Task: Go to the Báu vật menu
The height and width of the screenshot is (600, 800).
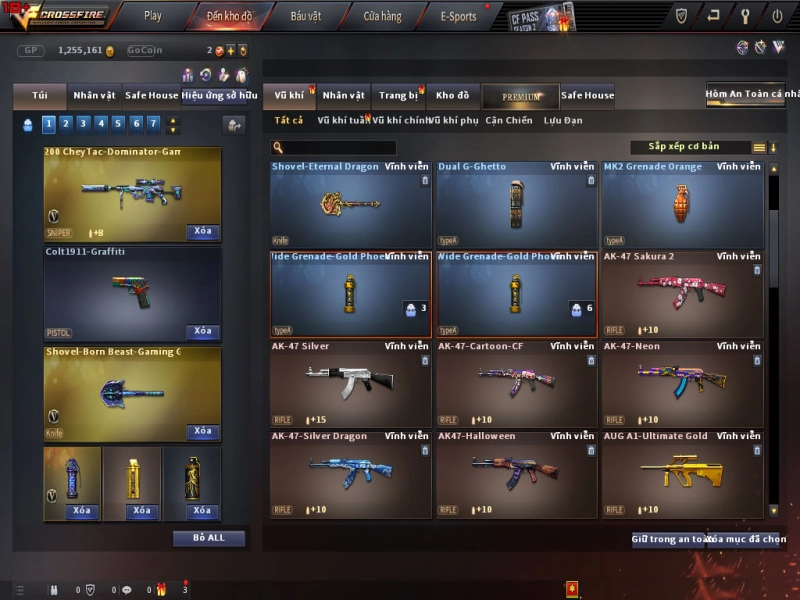Action: tap(305, 16)
